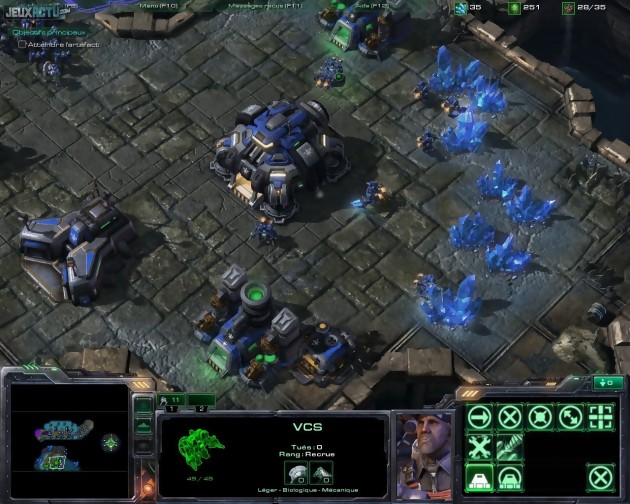Open the highlighted Build Structure command
Image resolution: width=630 pixels, height=504 pixels.
479,477
